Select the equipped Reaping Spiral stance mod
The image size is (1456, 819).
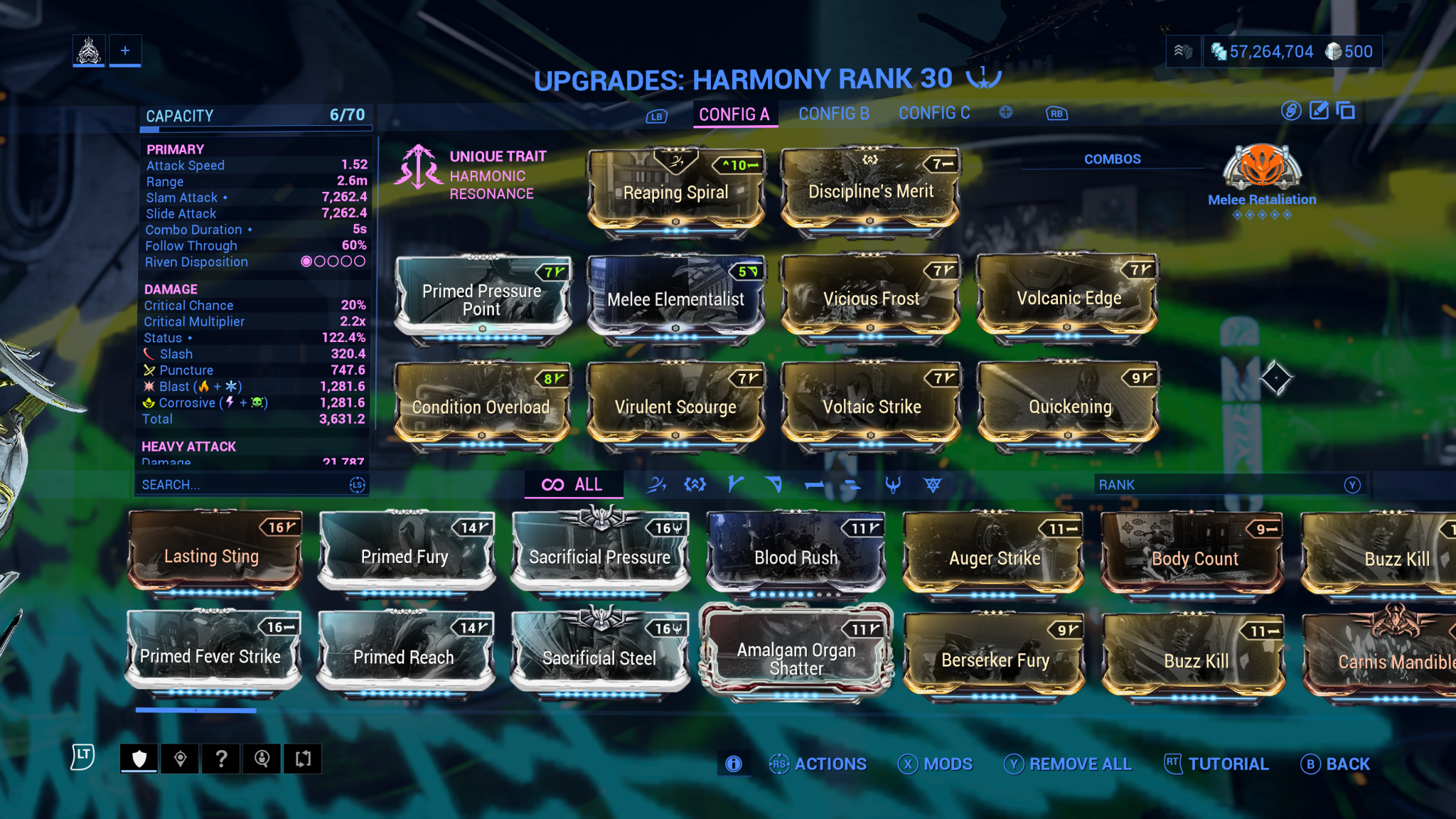pyautogui.click(x=675, y=193)
